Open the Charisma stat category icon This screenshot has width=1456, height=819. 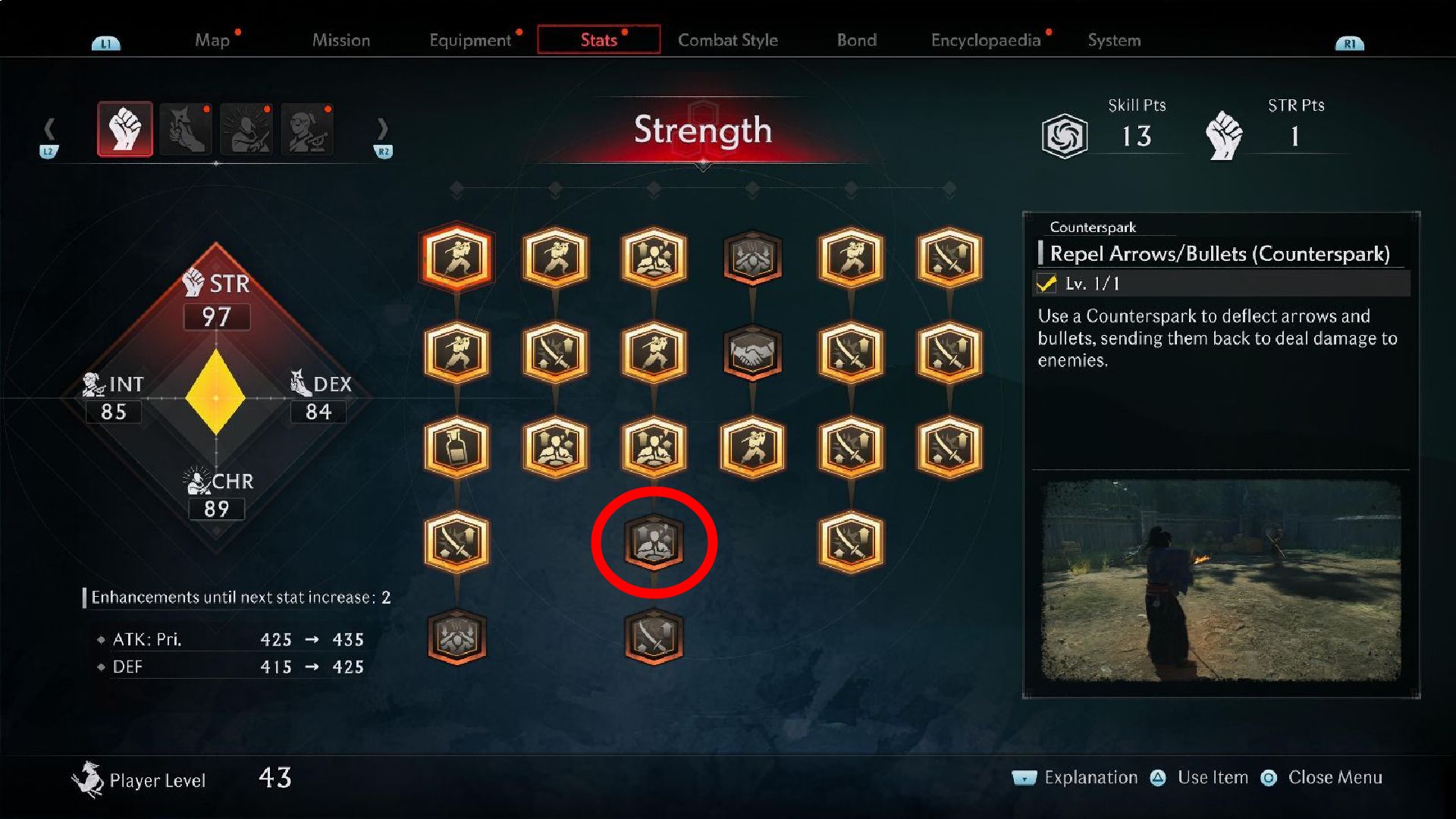246,129
